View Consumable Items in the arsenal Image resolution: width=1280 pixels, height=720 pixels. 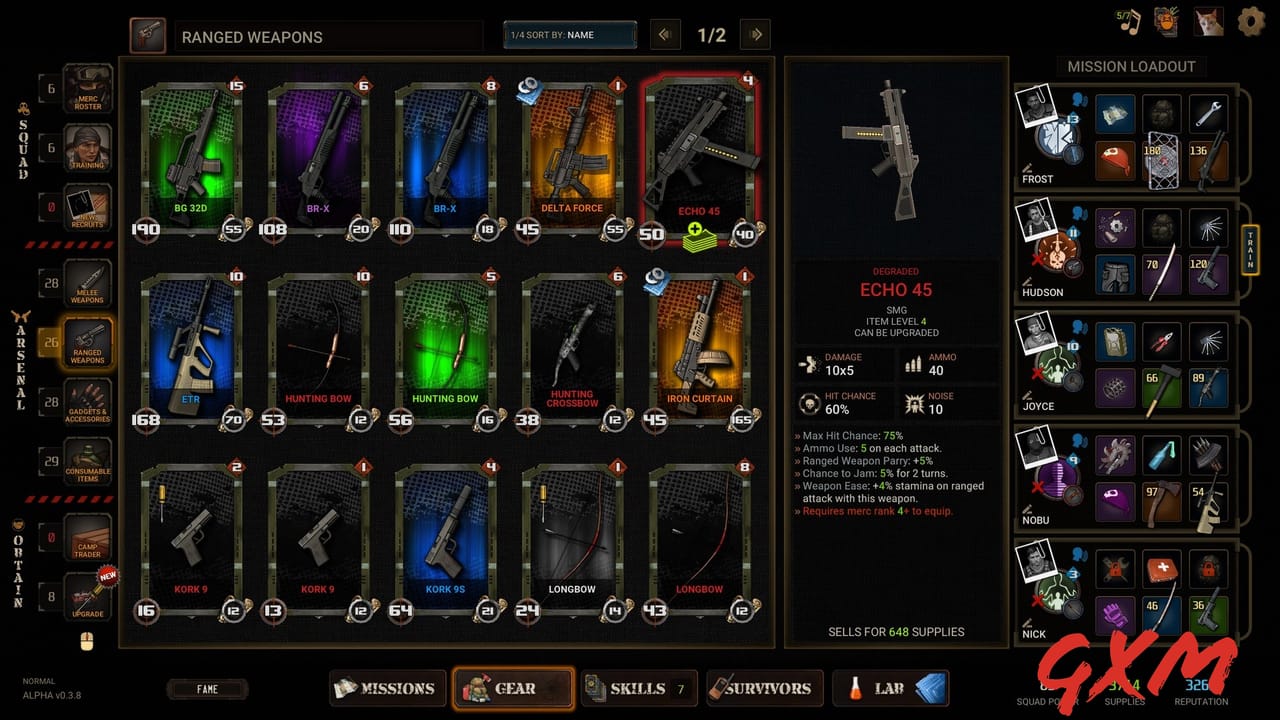click(87, 461)
